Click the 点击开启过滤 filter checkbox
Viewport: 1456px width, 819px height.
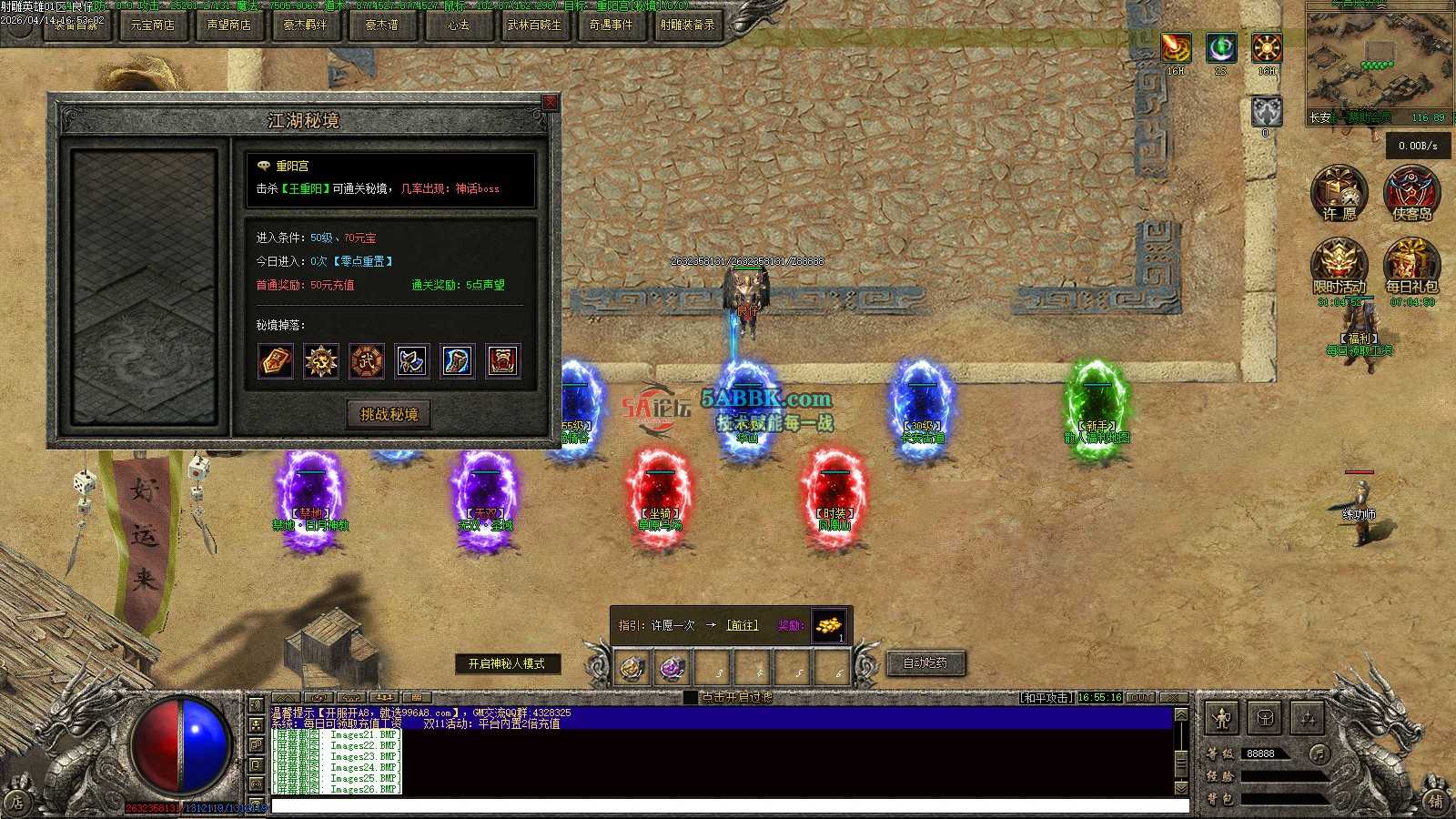(691, 697)
